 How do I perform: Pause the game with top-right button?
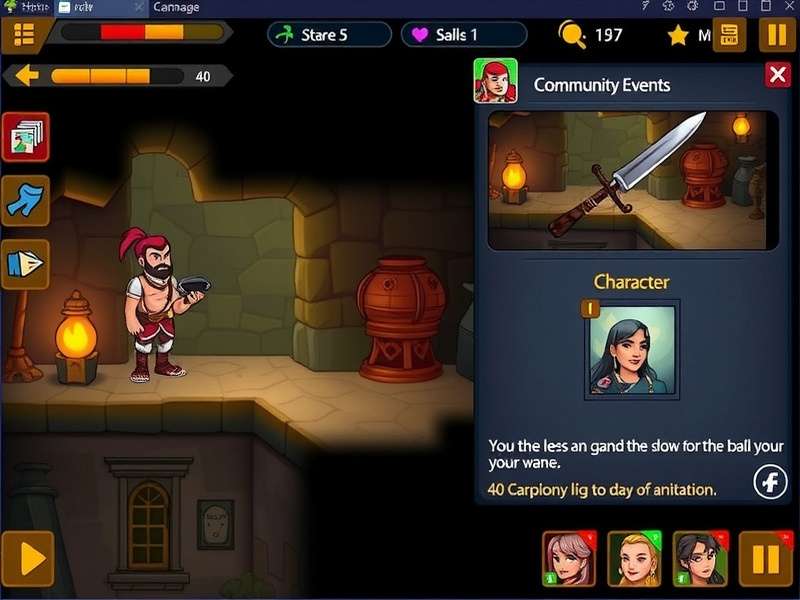[777, 35]
